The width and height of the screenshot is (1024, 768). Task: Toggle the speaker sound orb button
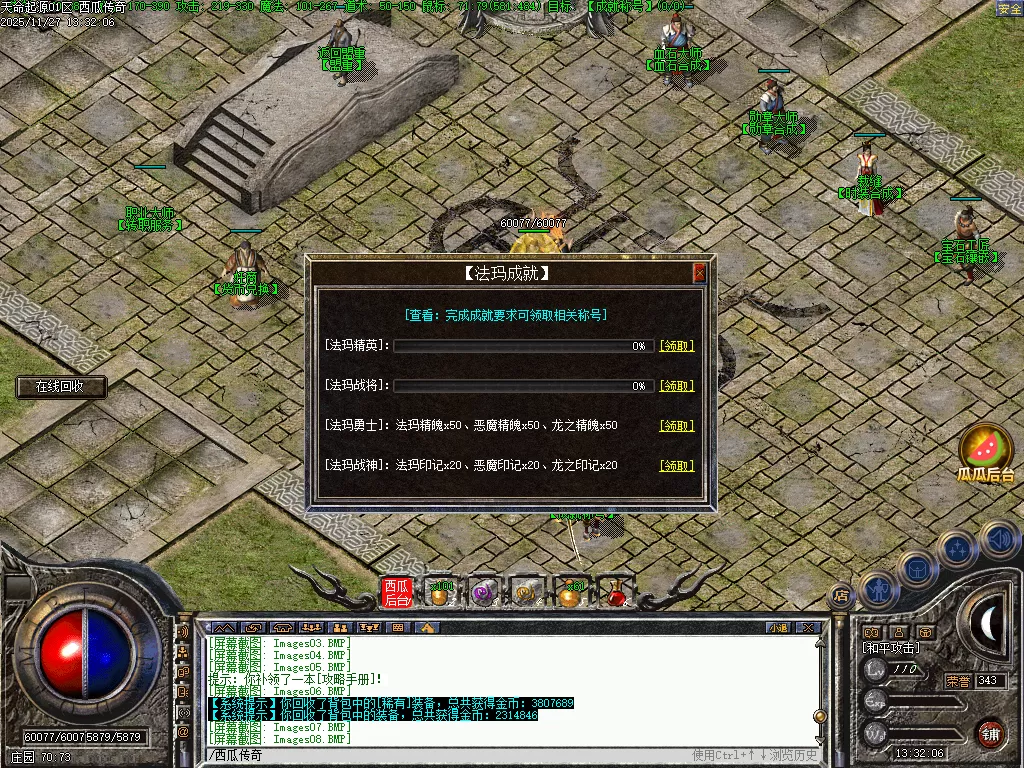[x=1000, y=540]
